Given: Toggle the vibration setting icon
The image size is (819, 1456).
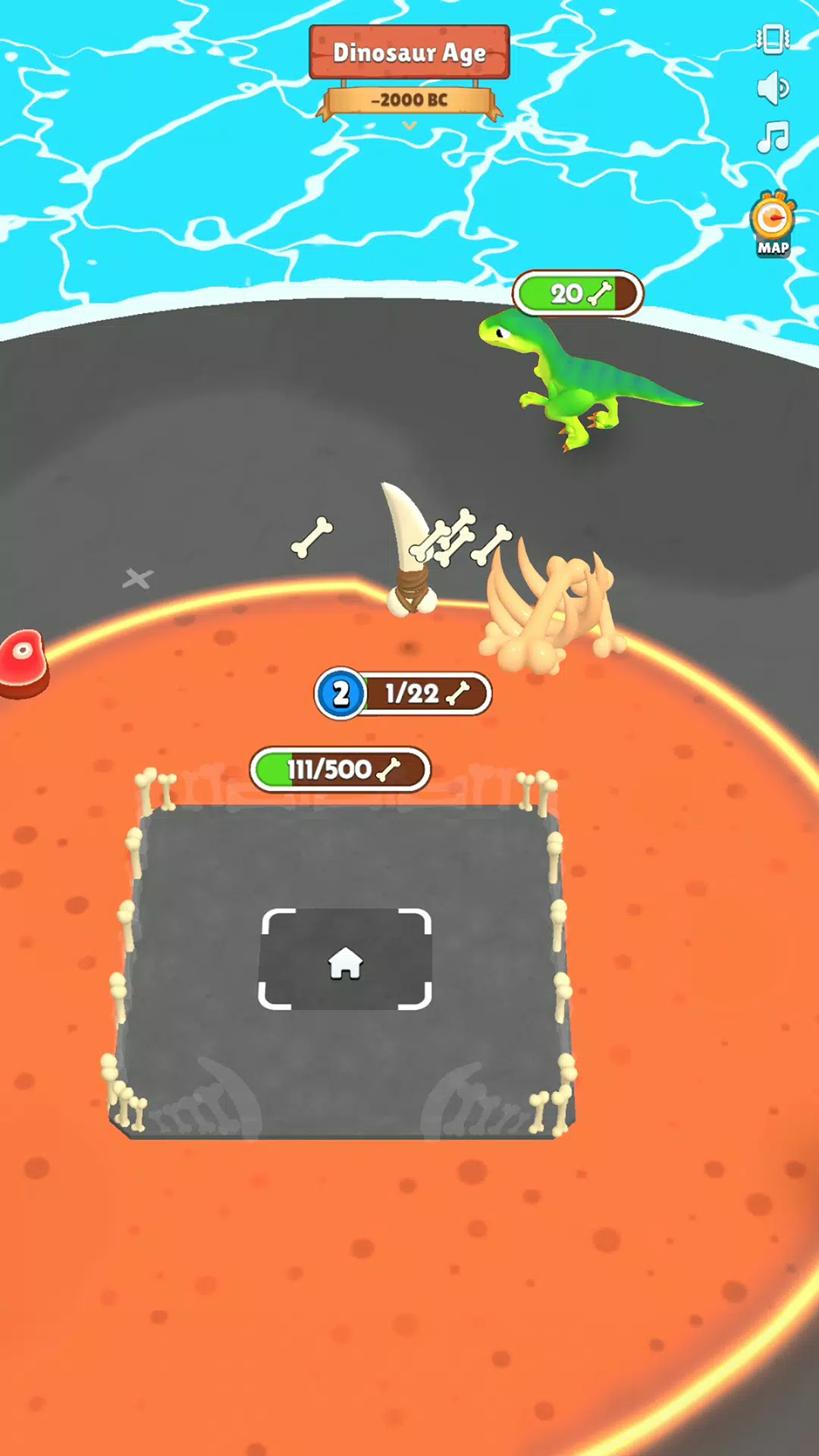Looking at the screenshot, I should coord(773,39).
